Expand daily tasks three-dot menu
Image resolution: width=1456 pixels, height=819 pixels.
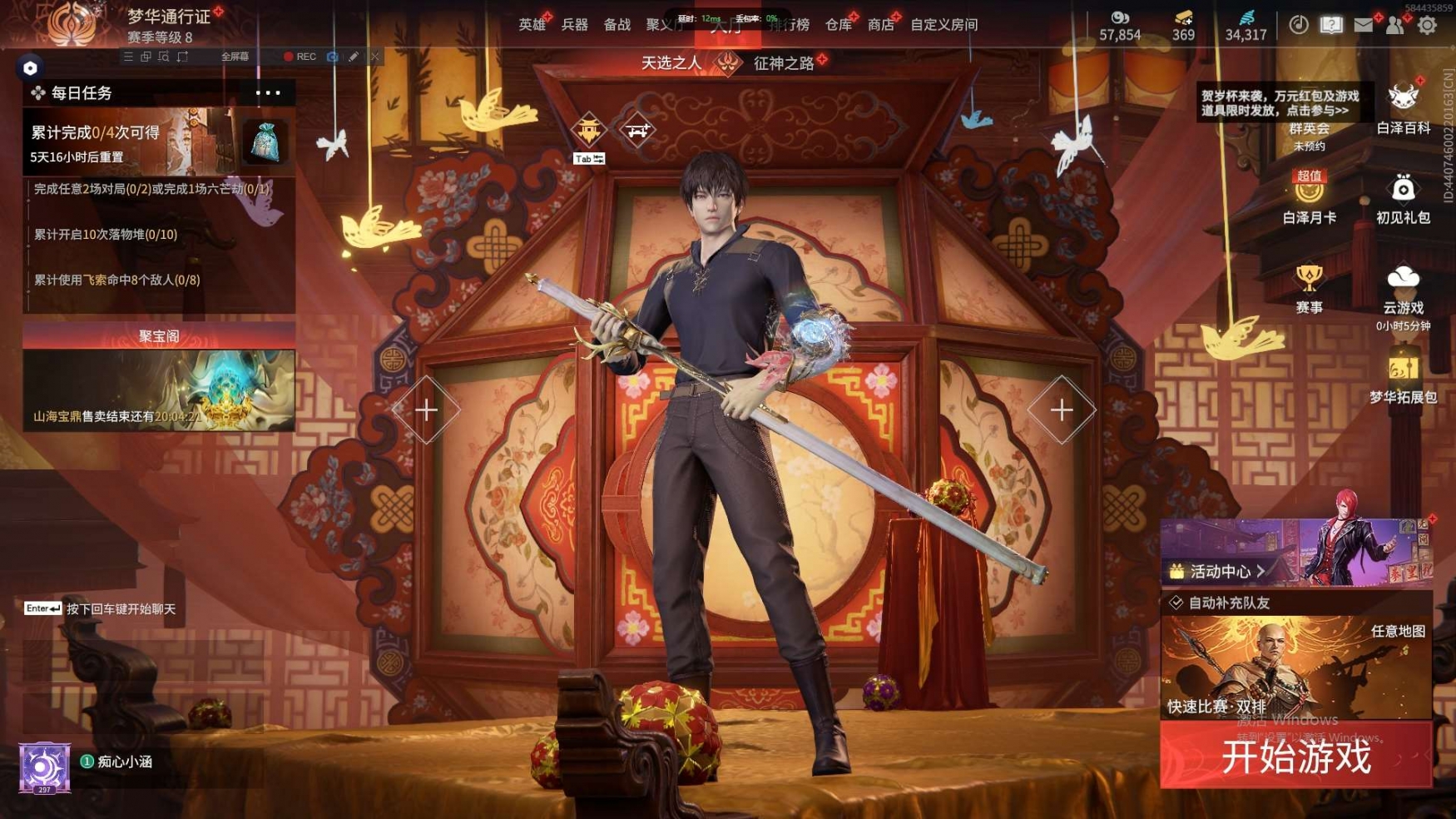(268, 92)
